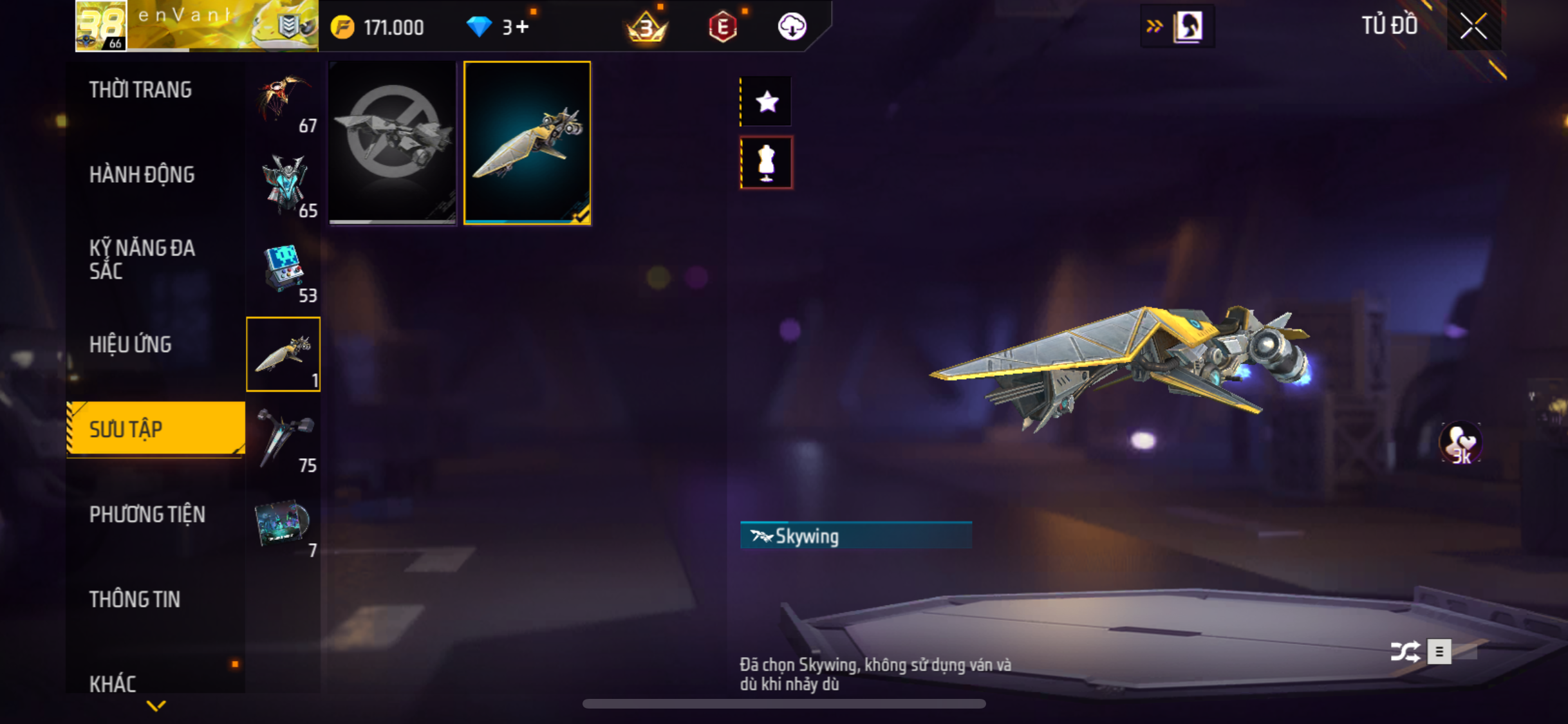Select the Kỹ Năng Đa Sắc category
Image resolution: width=1568 pixels, height=724 pixels.
coord(142,259)
